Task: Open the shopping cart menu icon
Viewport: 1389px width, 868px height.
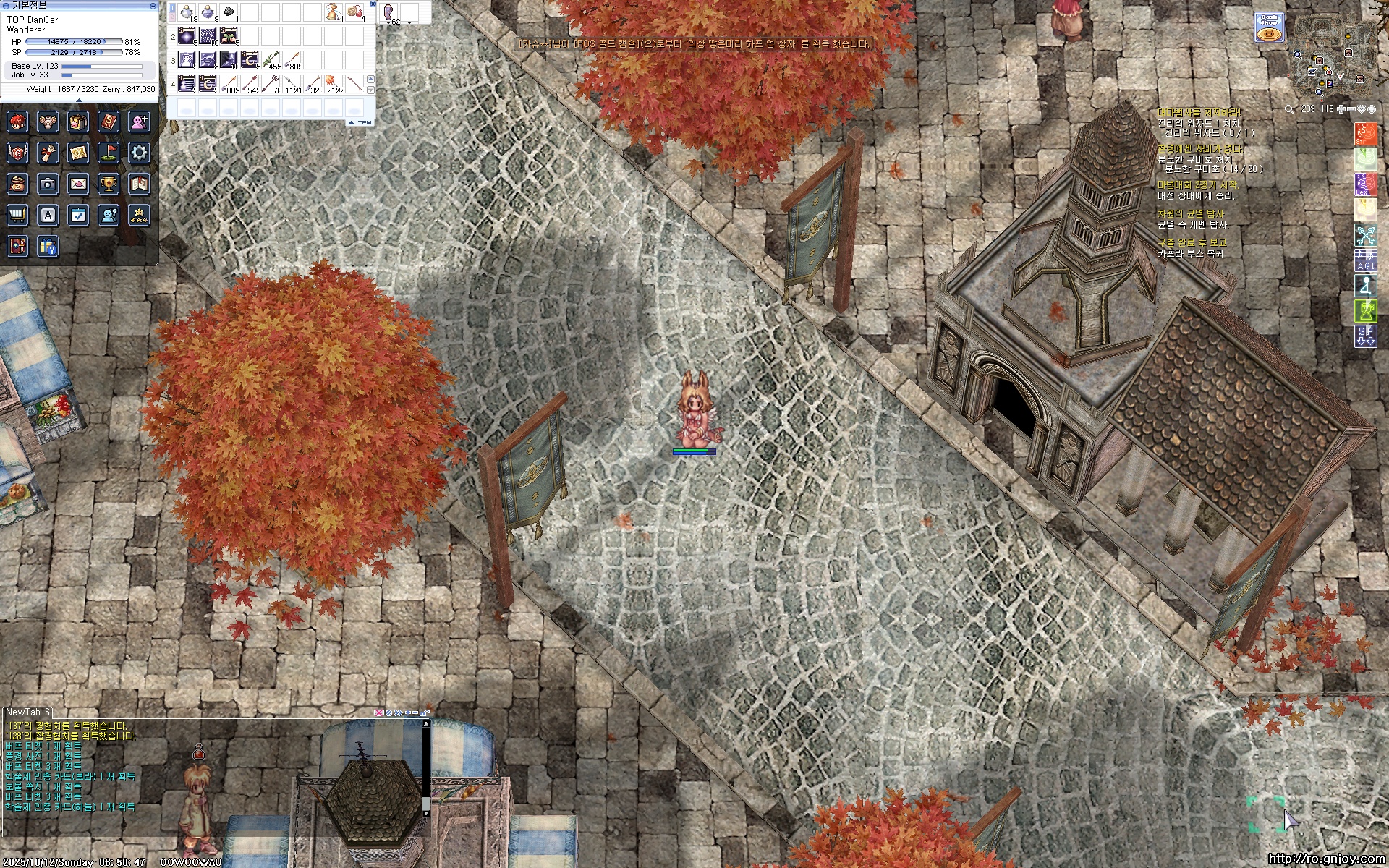Action: point(17,215)
